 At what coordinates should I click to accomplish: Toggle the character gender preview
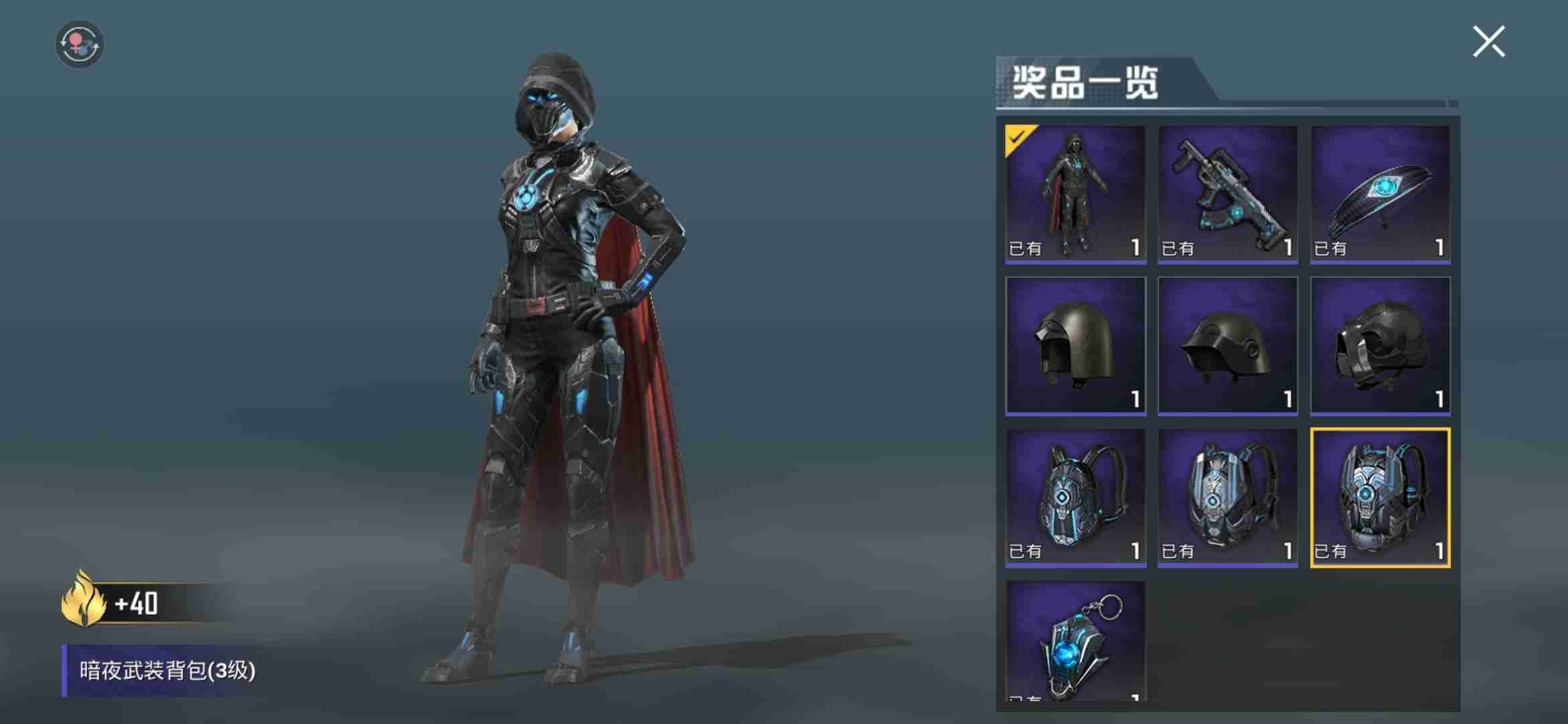[x=79, y=44]
